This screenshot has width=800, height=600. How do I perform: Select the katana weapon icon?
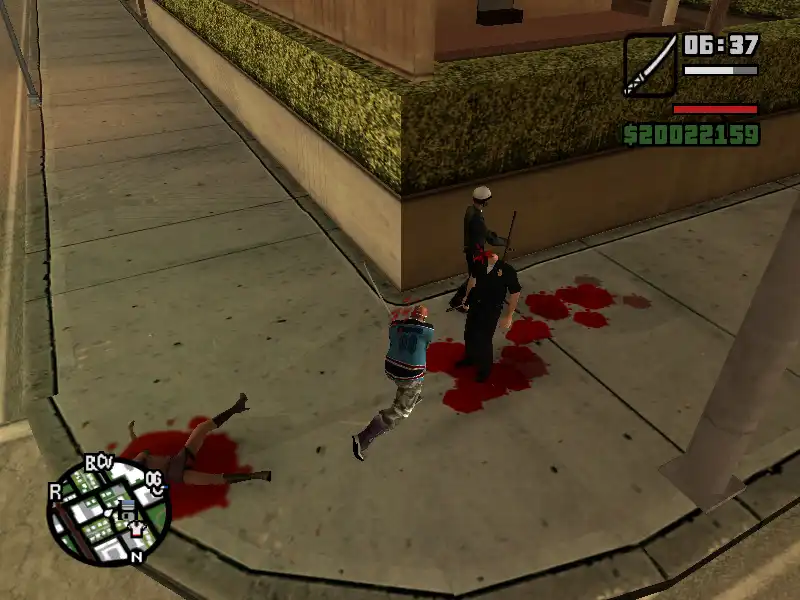point(650,65)
